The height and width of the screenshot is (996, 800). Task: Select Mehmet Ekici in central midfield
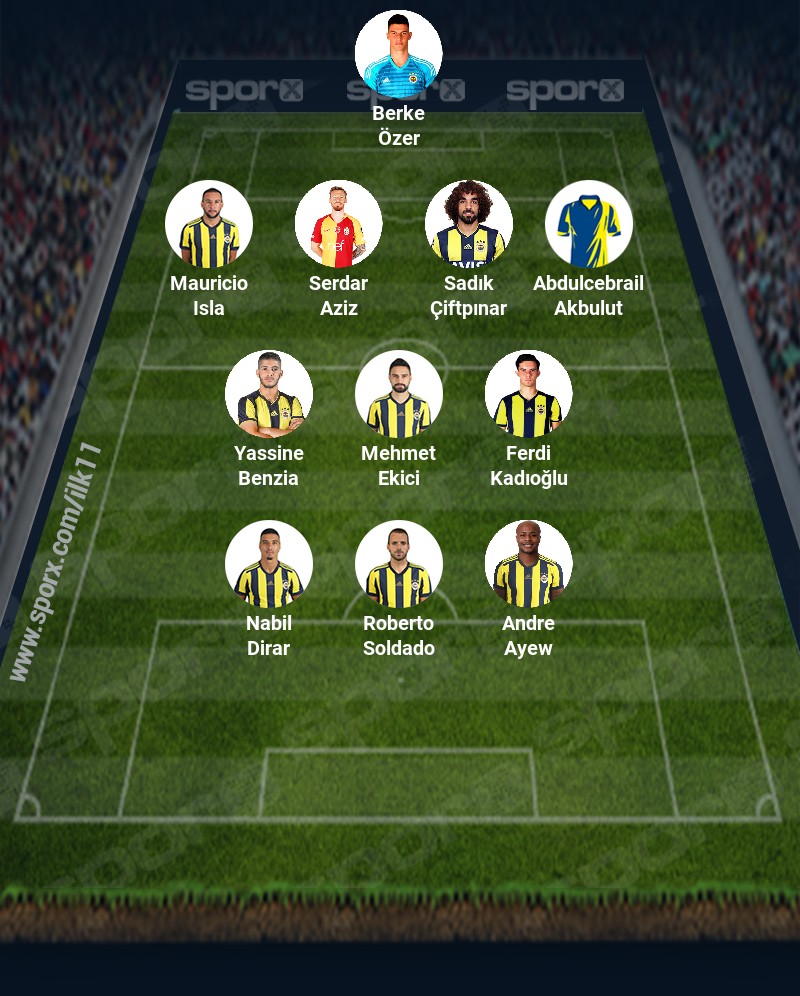tap(399, 394)
